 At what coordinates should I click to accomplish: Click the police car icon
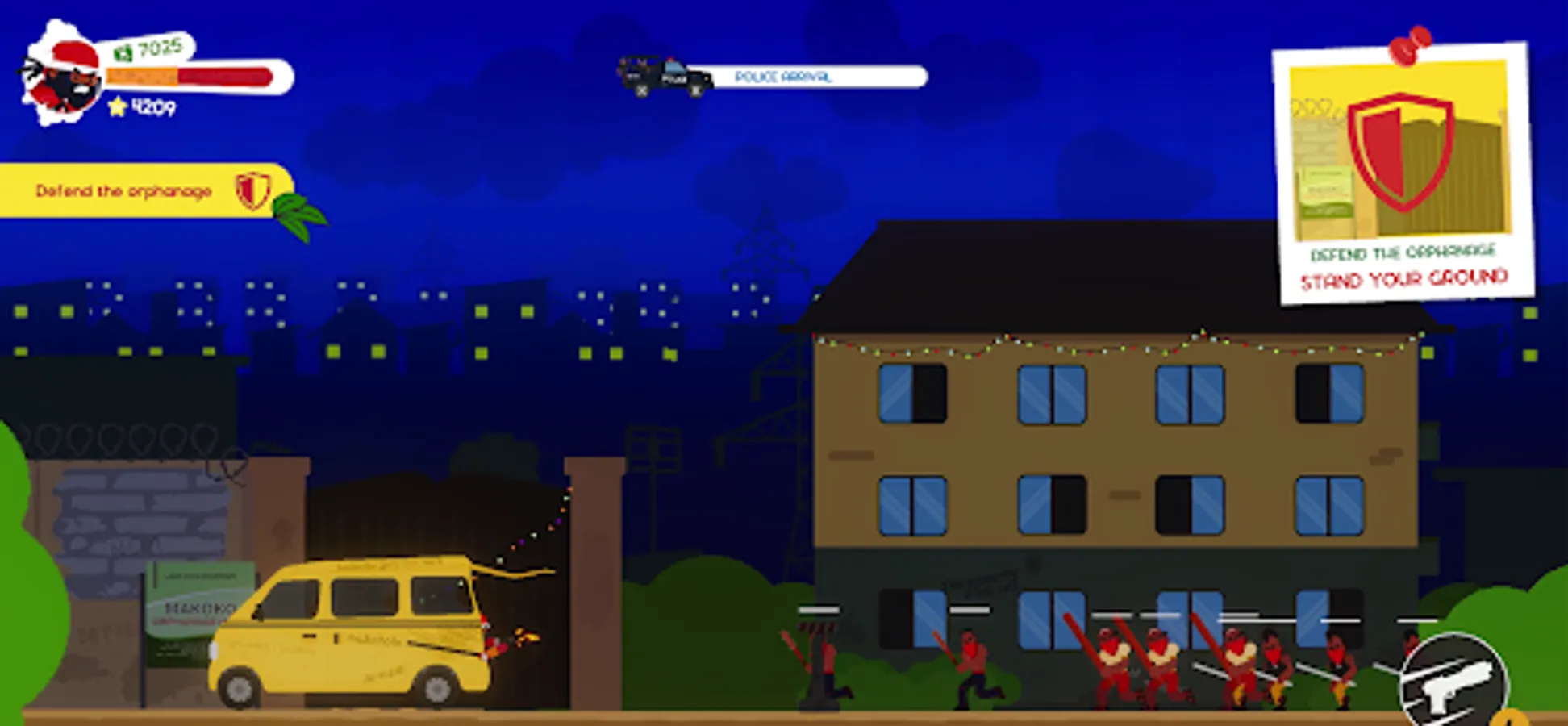[x=661, y=78]
